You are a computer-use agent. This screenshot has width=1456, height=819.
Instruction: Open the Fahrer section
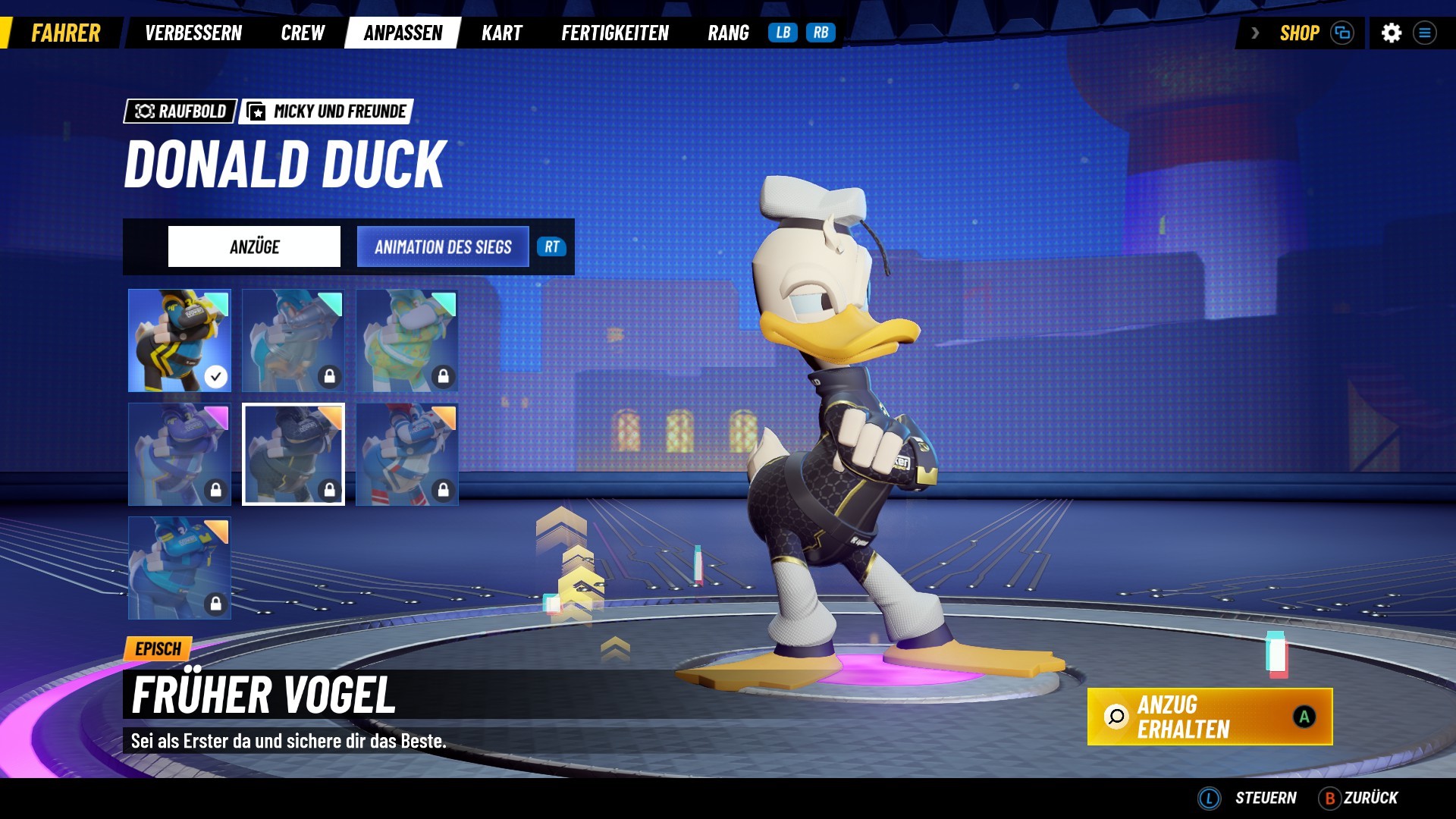[65, 33]
